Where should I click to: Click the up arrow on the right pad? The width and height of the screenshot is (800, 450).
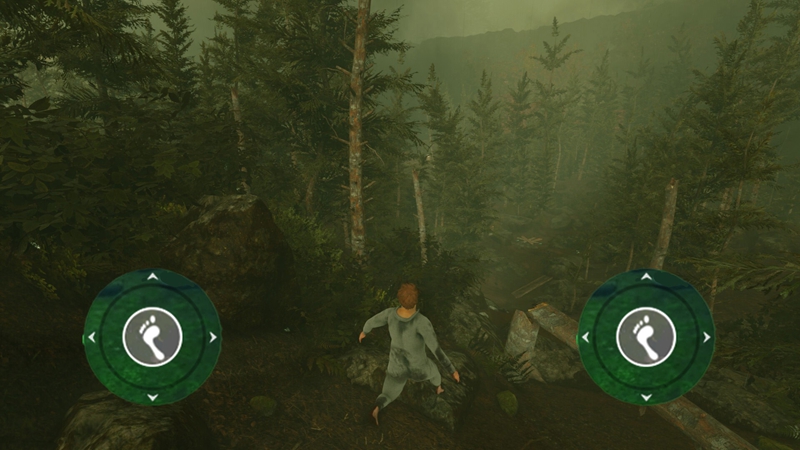pos(646,276)
